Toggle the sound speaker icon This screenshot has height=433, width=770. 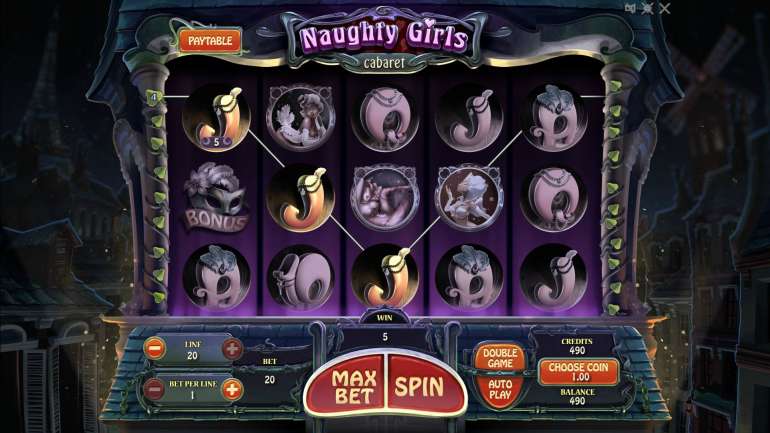pos(630,9)
